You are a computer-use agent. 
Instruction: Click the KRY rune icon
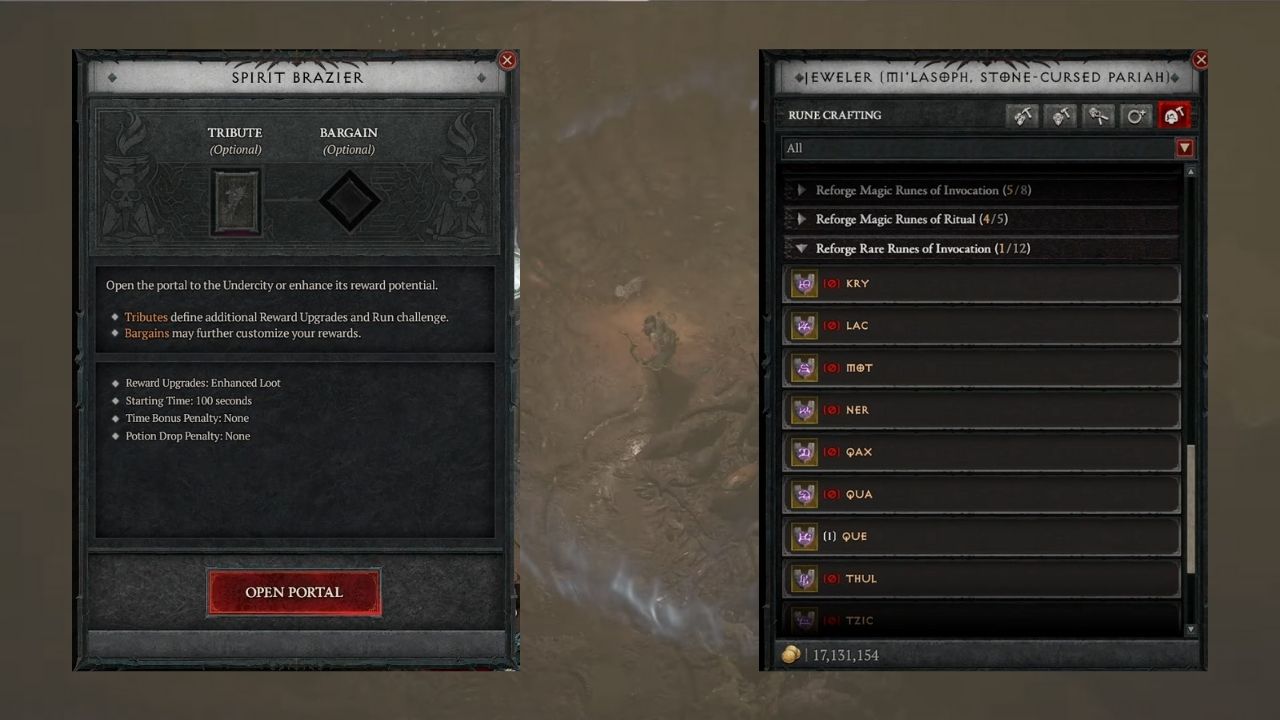click(805, 283)
